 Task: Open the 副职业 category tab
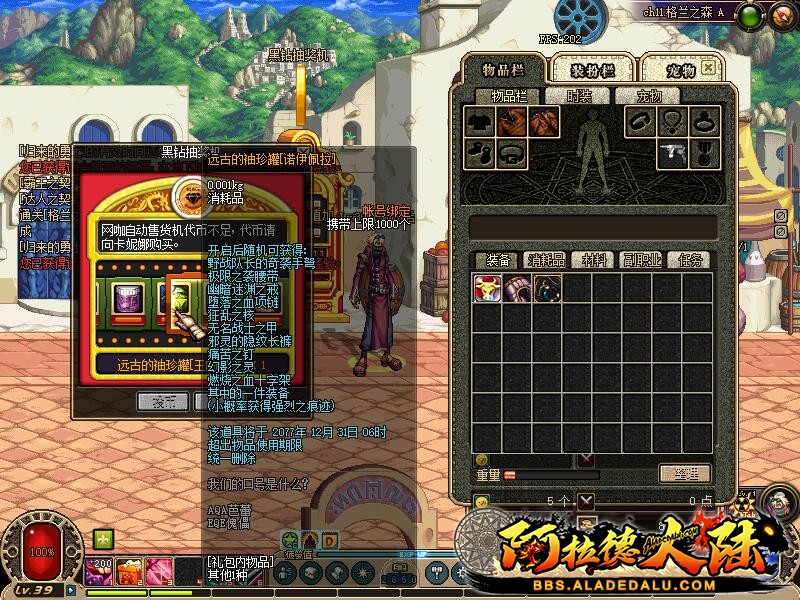point(641,260)
